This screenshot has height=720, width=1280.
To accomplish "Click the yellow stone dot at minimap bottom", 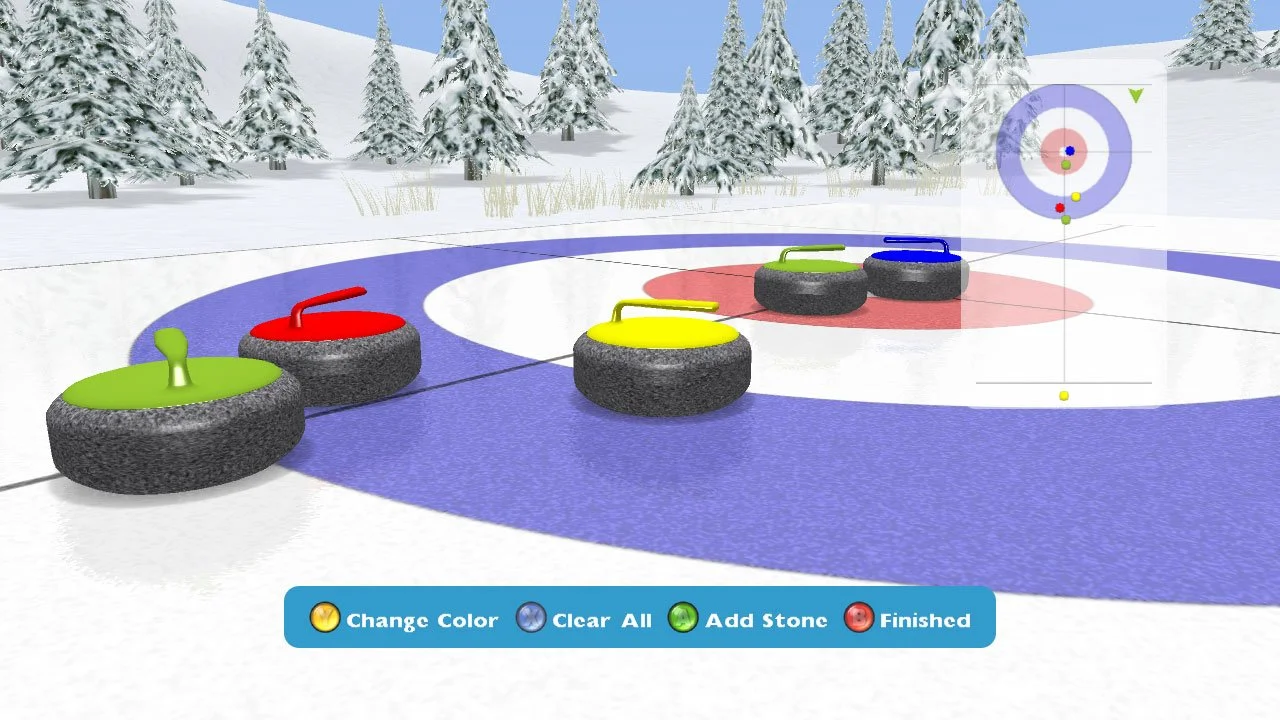I will (1063, 395).
